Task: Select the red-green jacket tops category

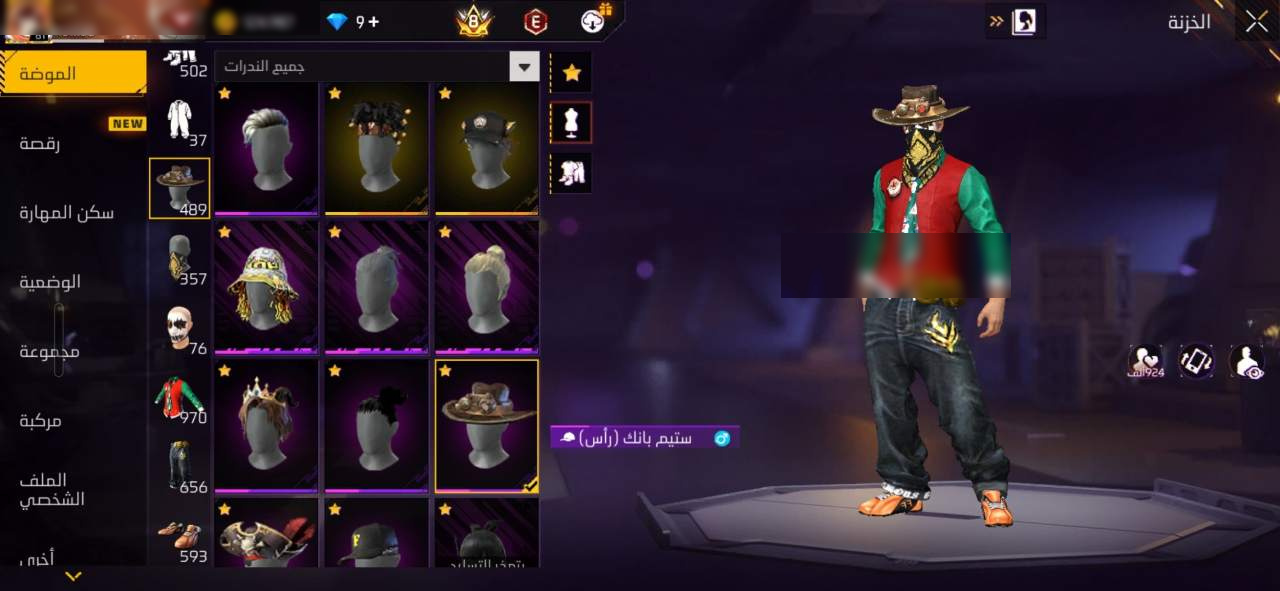Action: coord(180,398)
